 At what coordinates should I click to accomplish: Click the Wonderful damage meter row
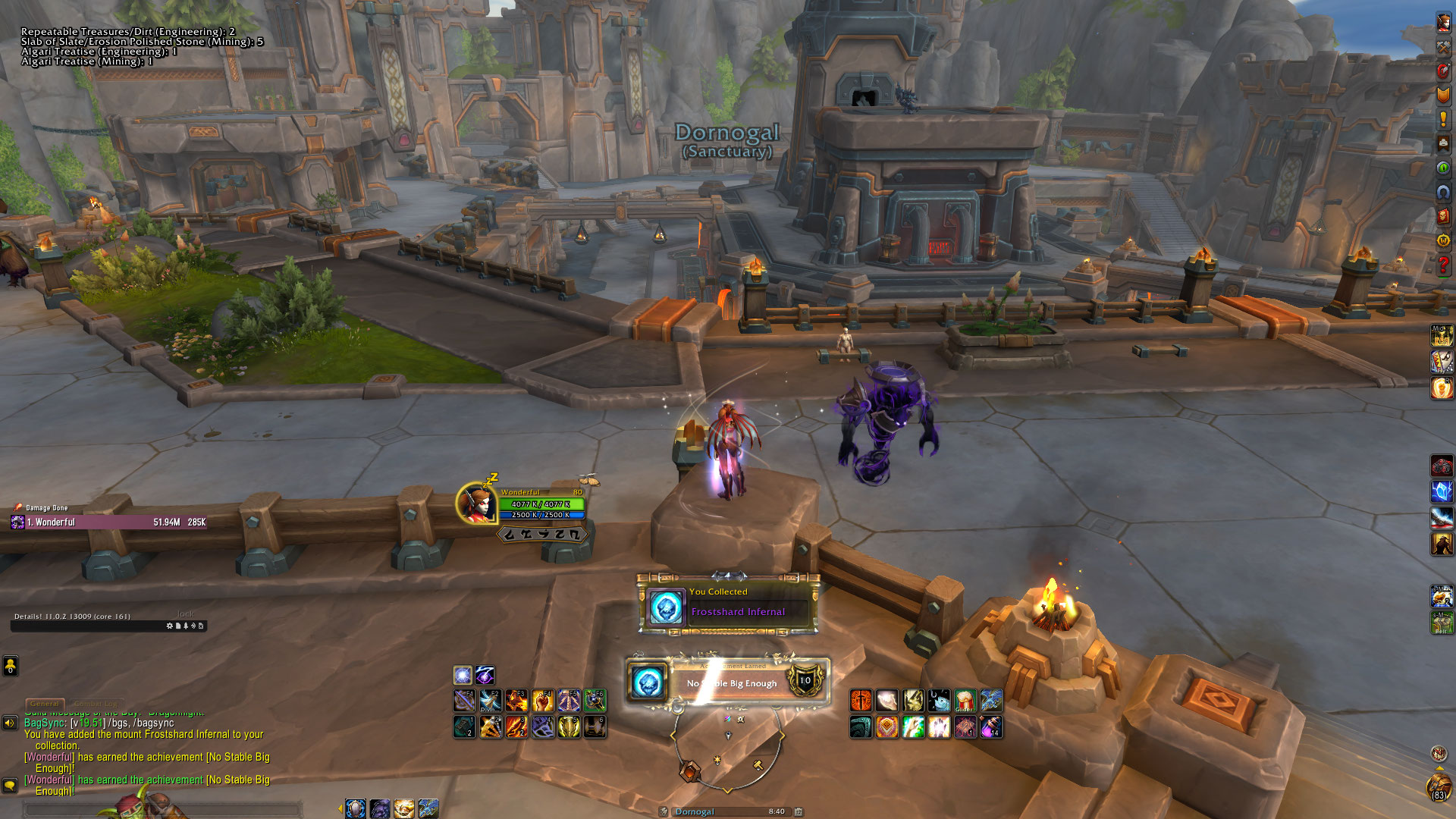pos(108,522)
